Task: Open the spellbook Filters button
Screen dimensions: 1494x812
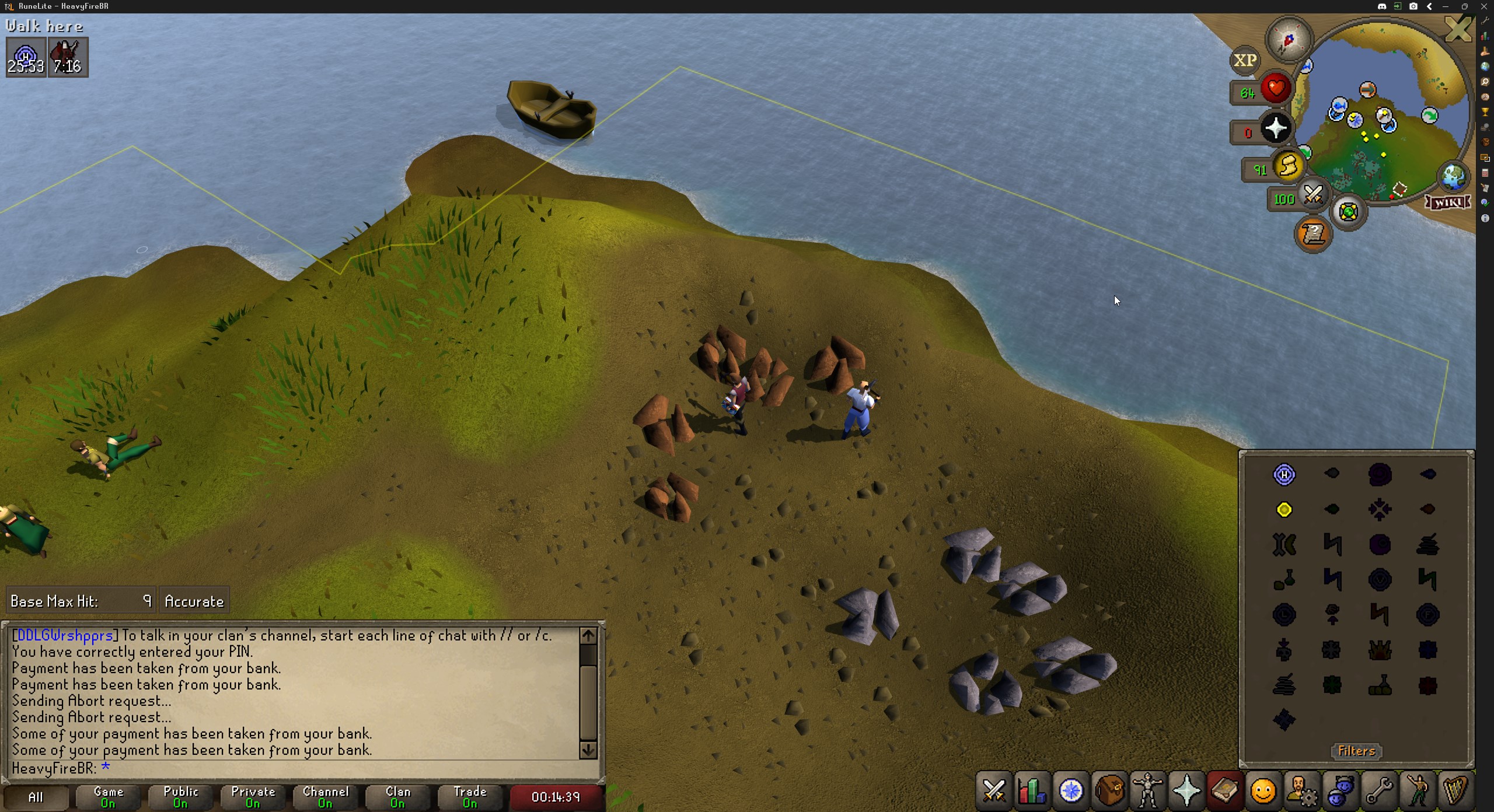Action: point(1356,751)
